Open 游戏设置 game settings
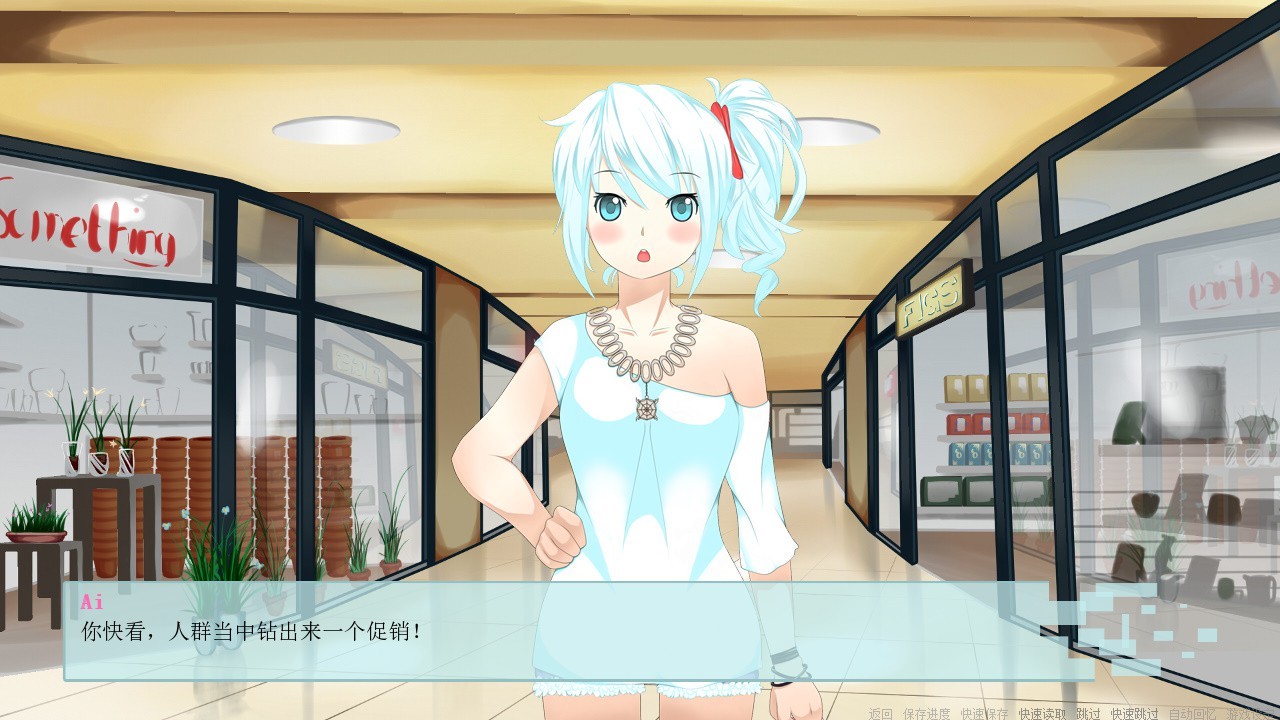 (1250, 713)
